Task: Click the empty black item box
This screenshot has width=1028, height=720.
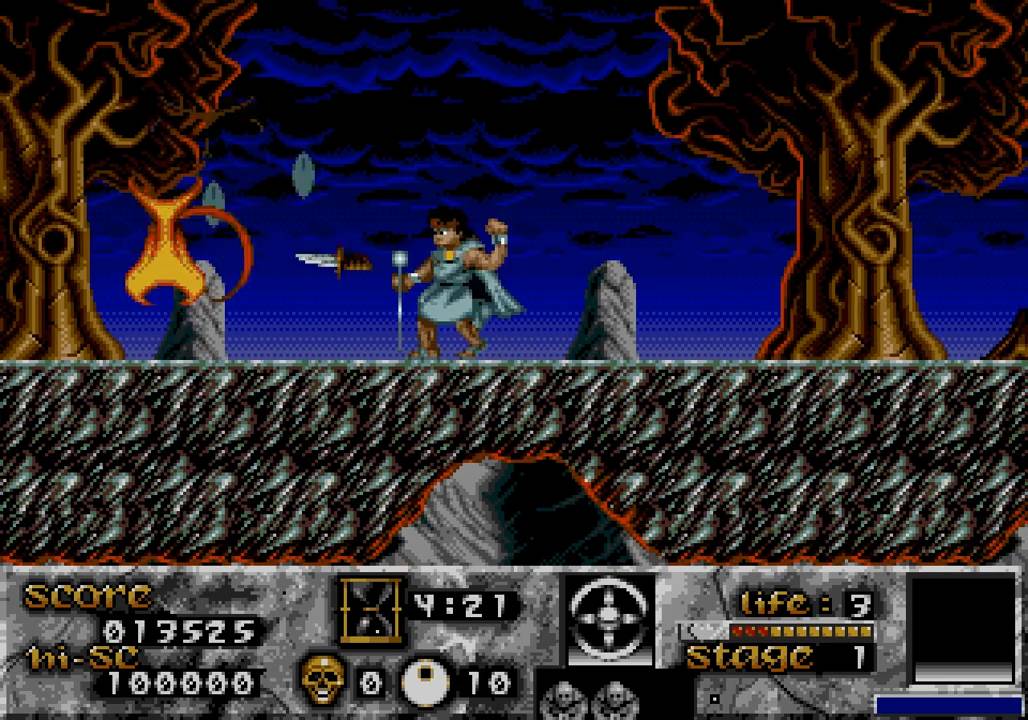Action: 963,627
